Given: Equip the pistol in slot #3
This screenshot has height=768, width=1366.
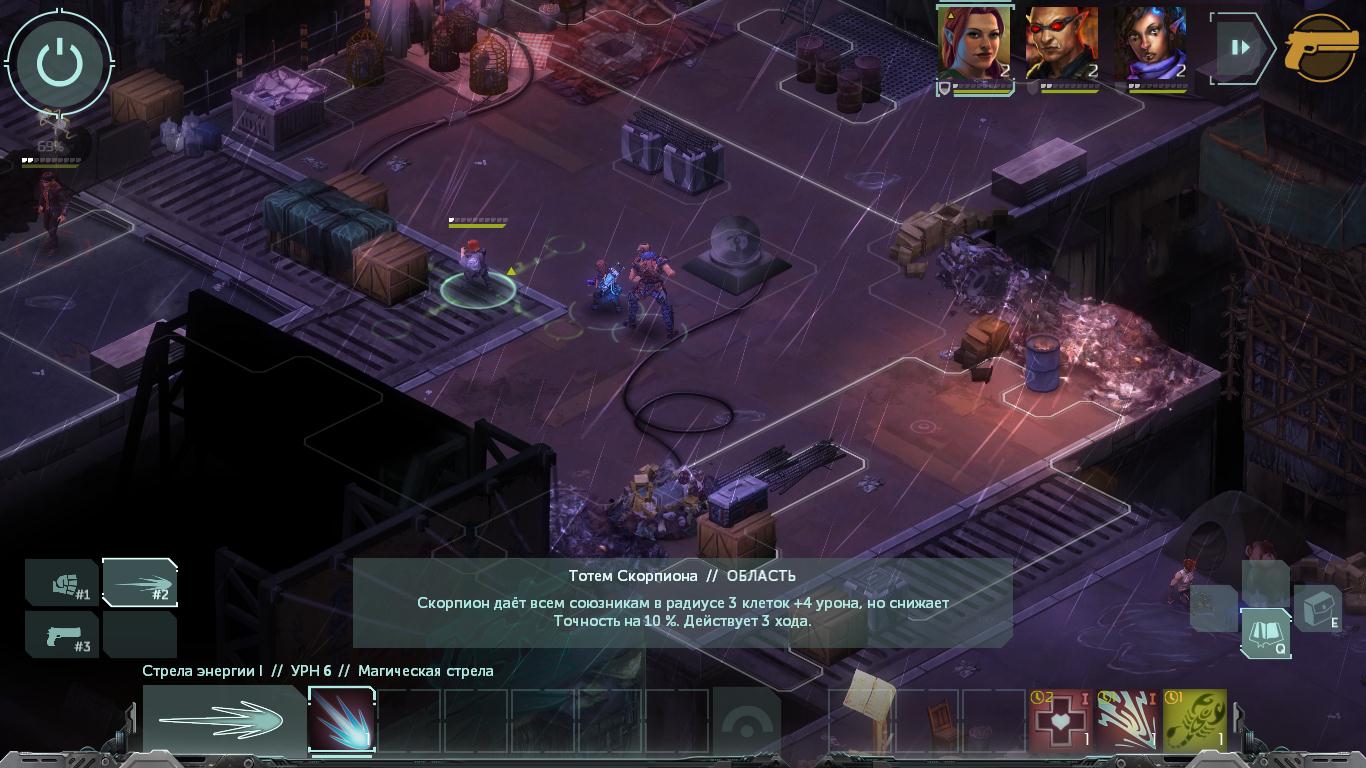Looking at the screenshot, I should [62, 634].
